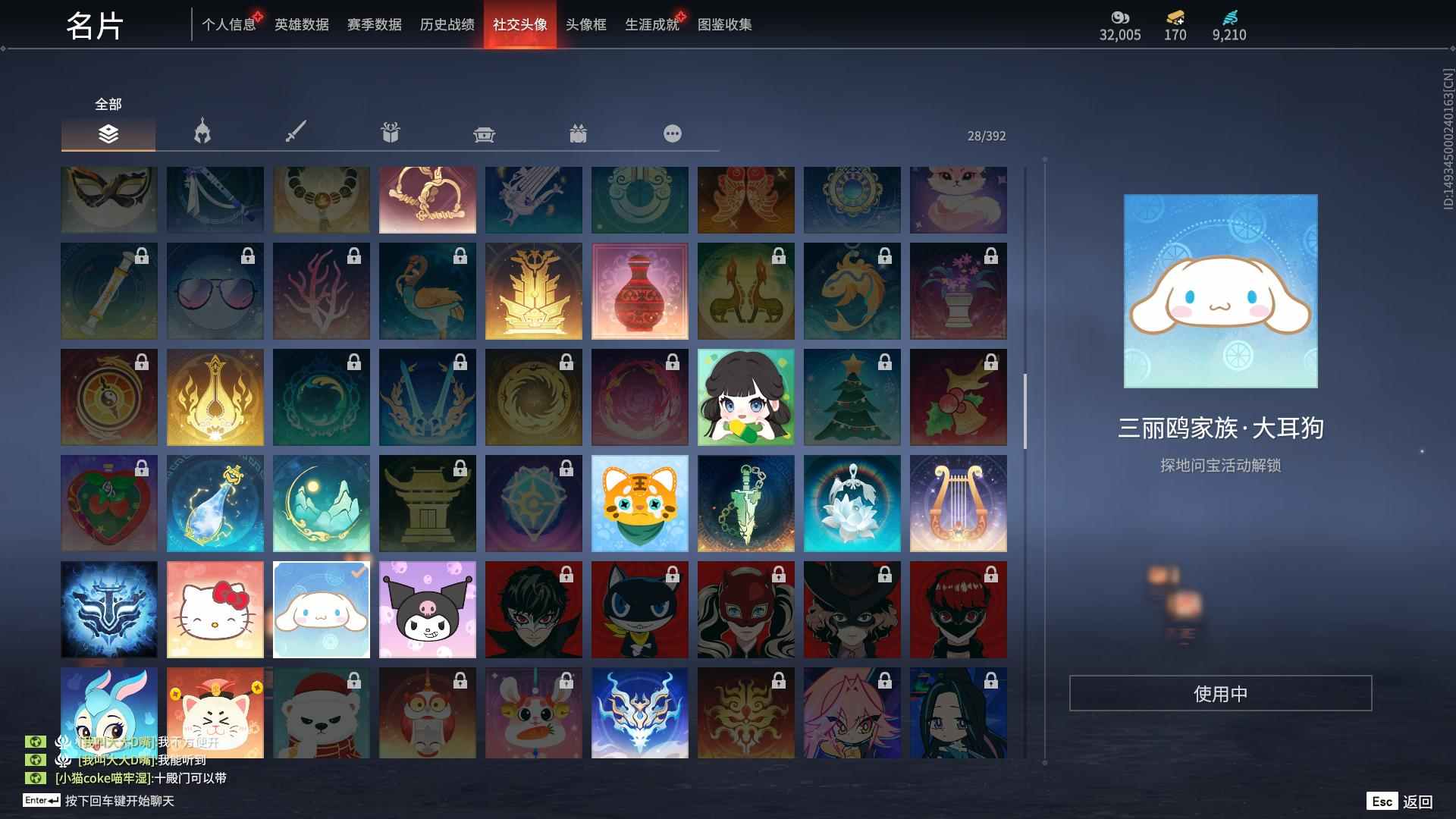Switch to the 生涯成就 tab

tap(651, 24)
